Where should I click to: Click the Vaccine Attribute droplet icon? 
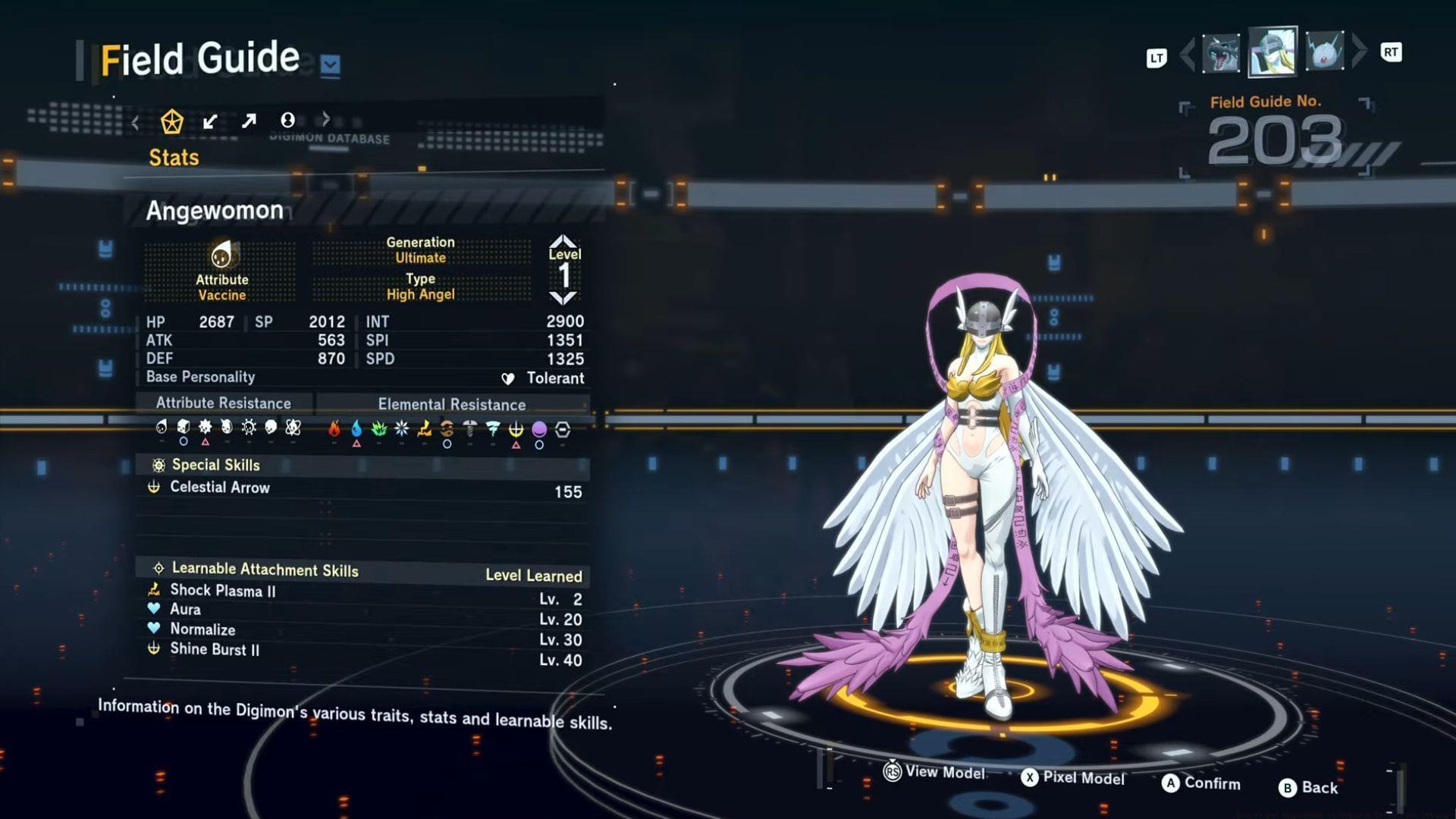[x=222, y=254]
